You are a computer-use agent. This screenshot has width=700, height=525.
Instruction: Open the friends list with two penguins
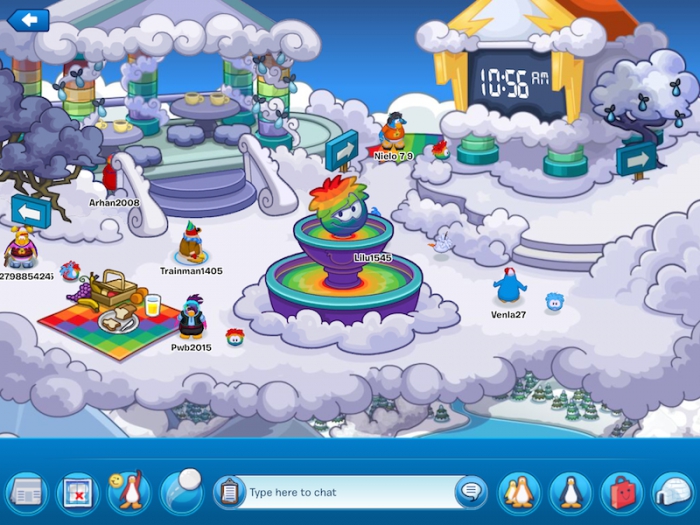point(519,493)
